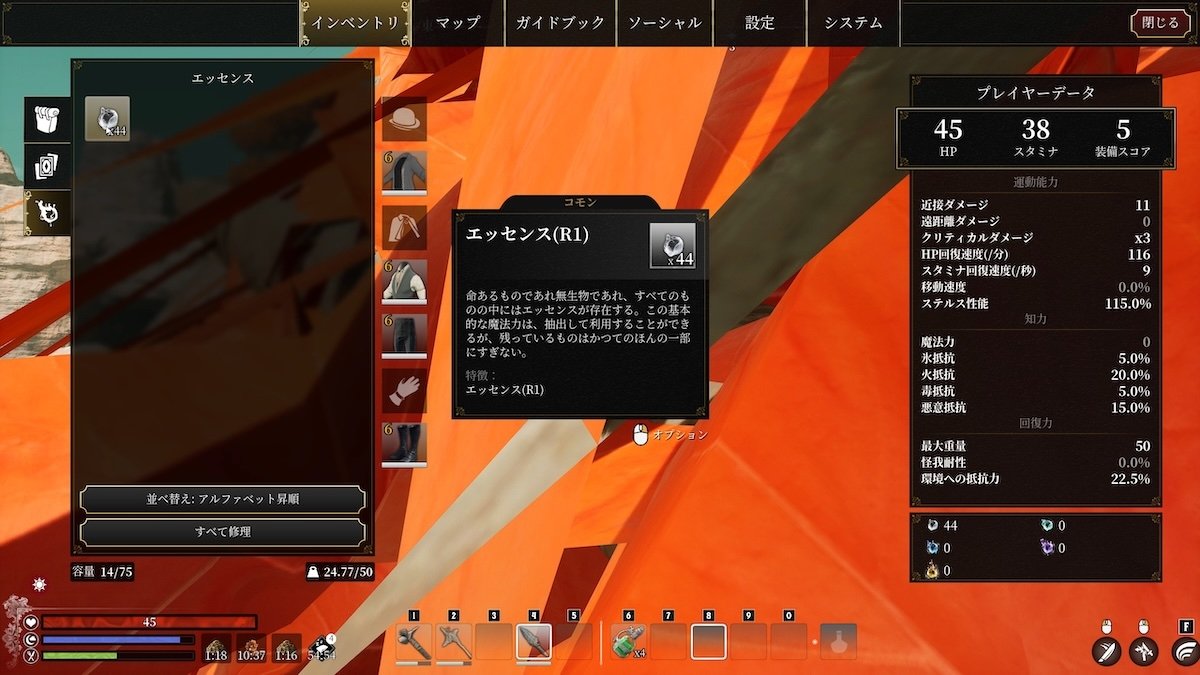Select the インベントリ tab

click(x=356, y=23)
